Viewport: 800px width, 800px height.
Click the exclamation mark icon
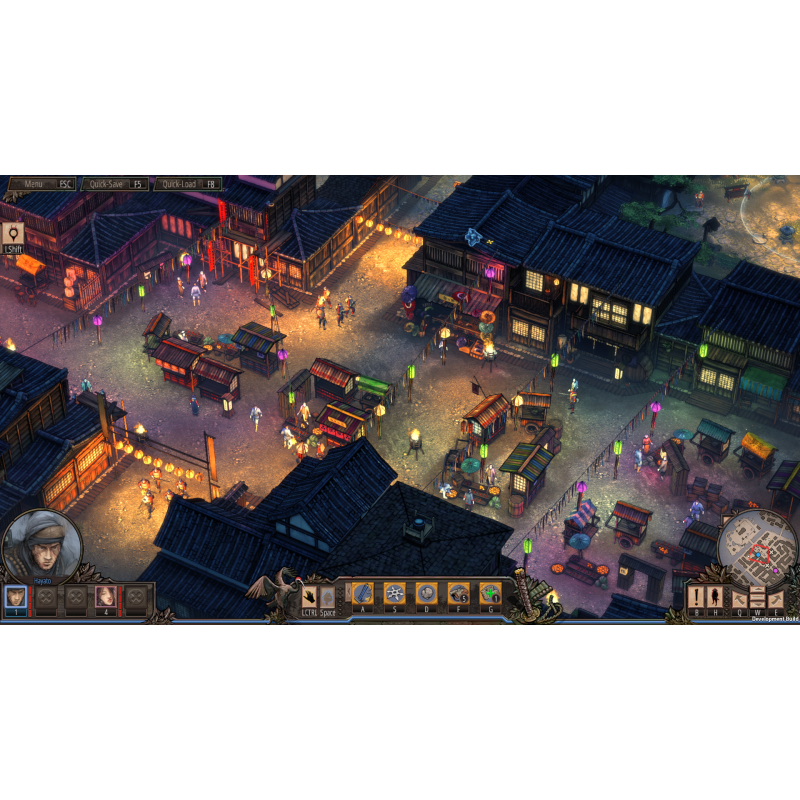[696, 597]
